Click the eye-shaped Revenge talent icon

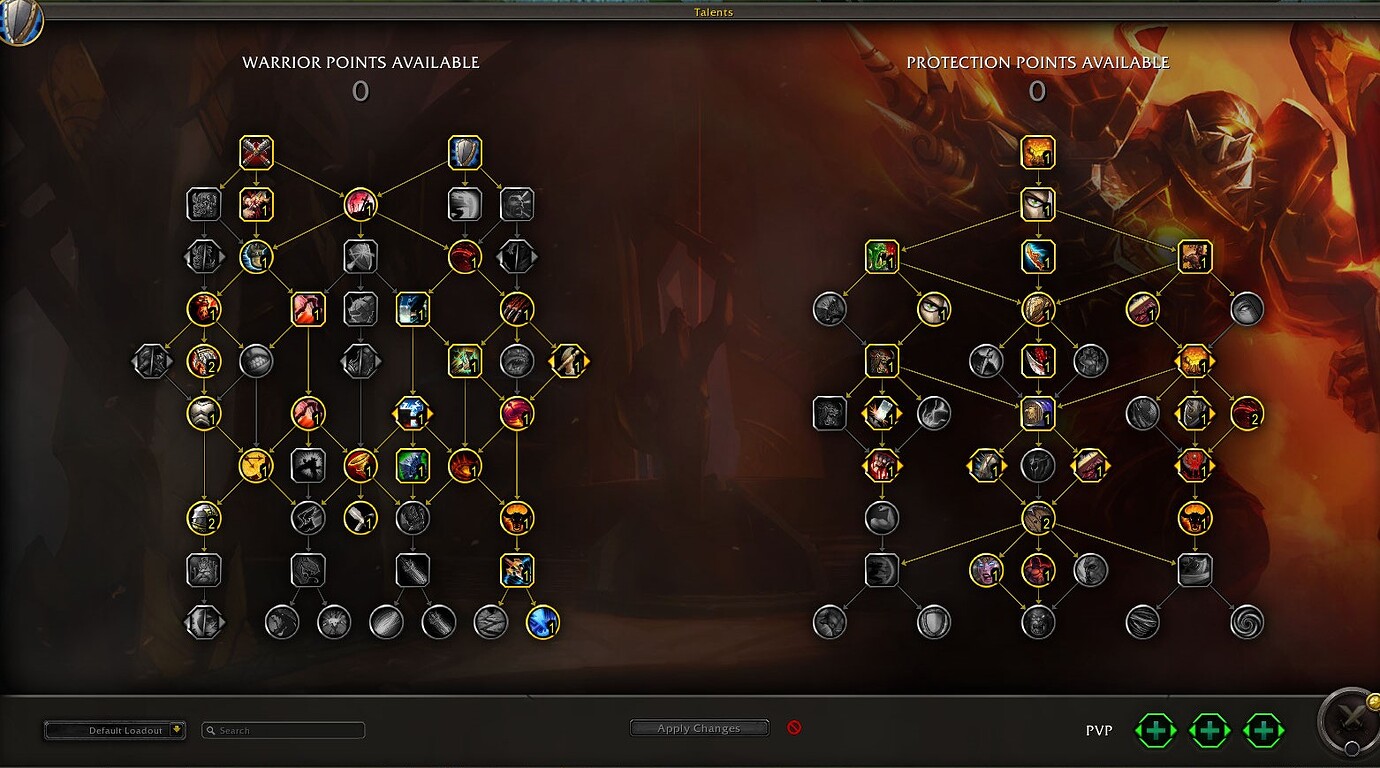click(1036, 204)
